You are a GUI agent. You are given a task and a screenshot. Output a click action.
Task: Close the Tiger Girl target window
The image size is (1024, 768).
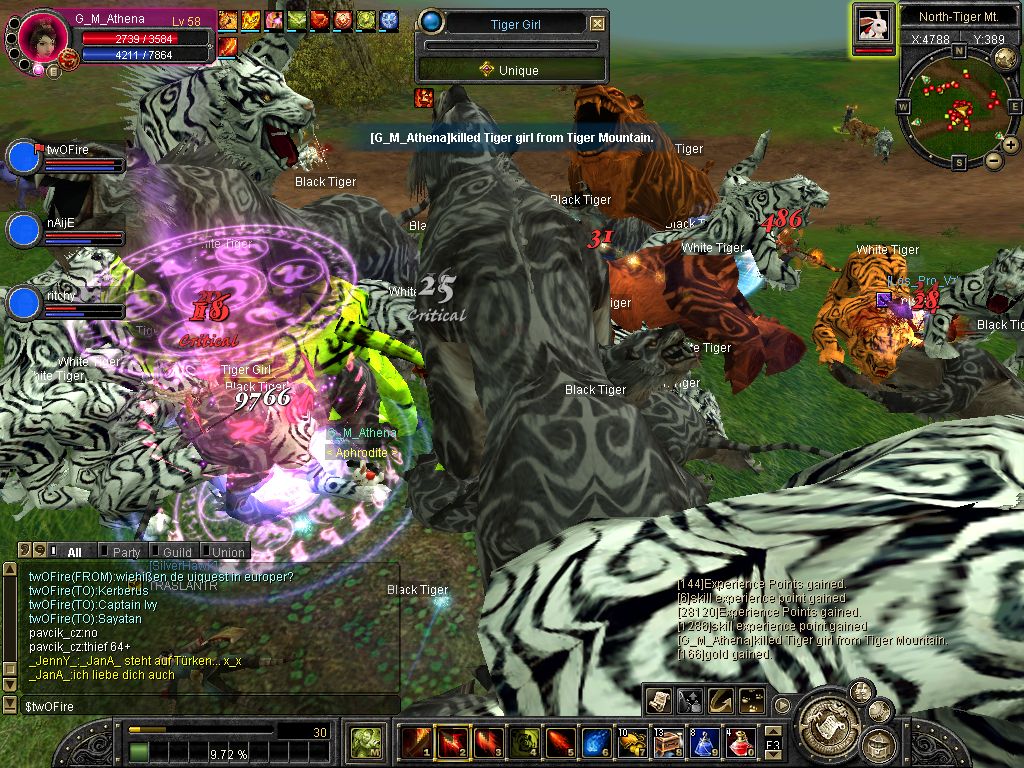click(597, 24)
